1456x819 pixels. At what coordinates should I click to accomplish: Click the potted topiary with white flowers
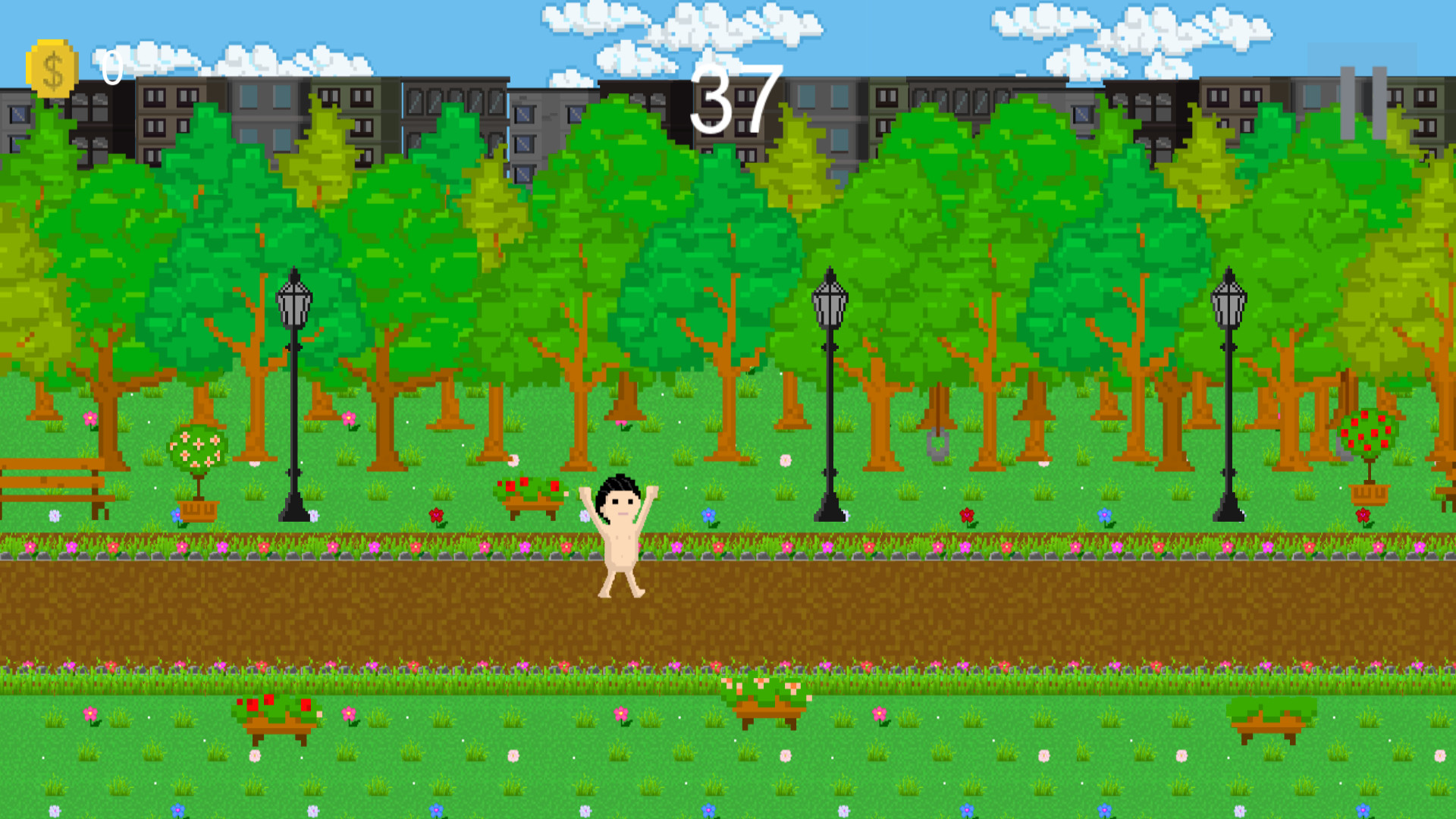196,455
